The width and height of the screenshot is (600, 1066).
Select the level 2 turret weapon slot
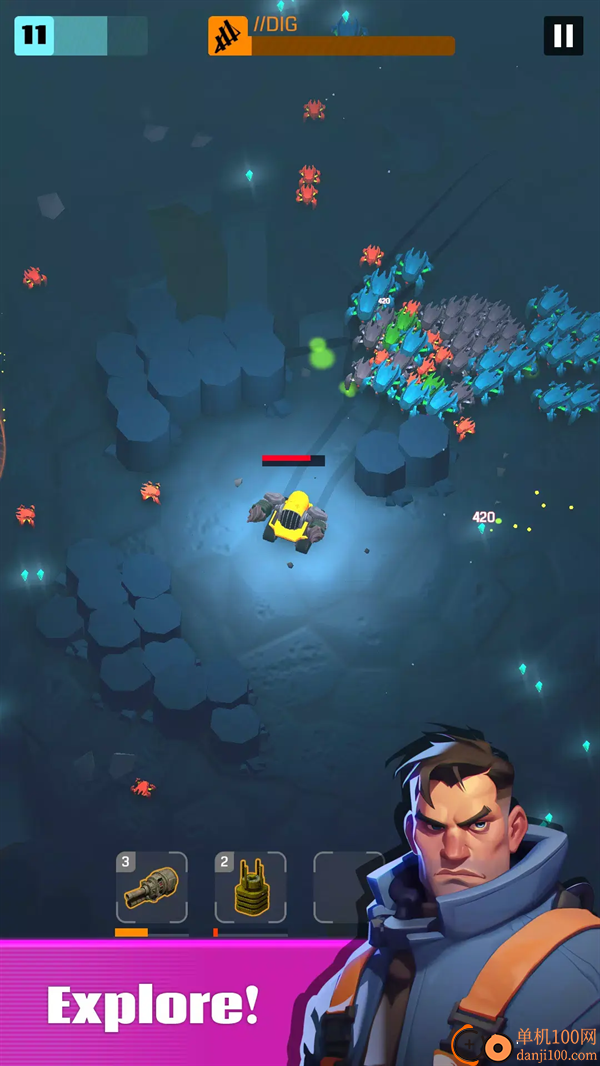250,887
